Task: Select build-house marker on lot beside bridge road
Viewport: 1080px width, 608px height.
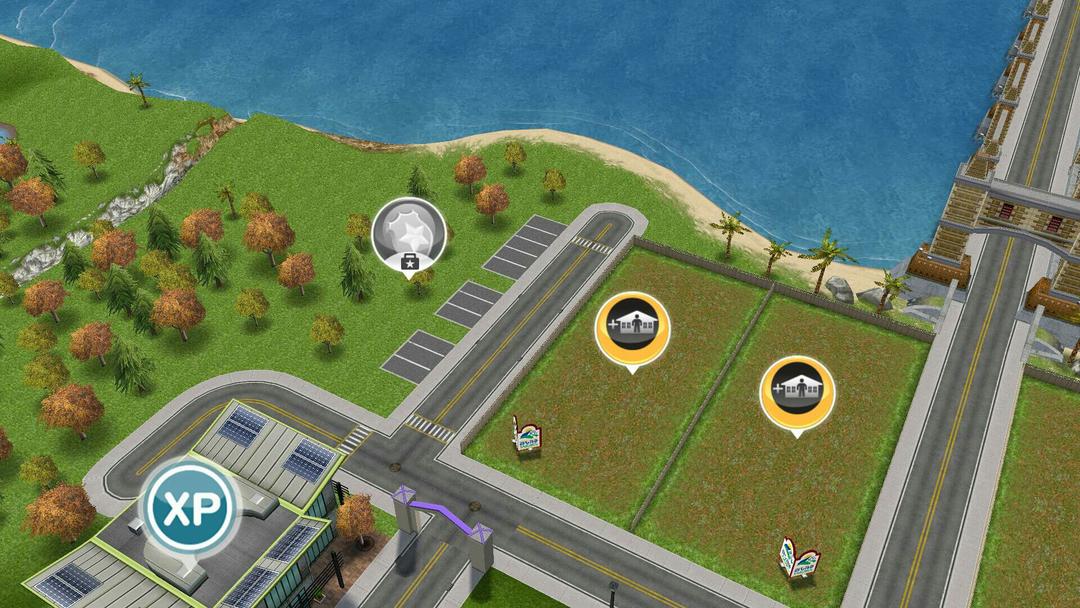Action: click(x=796, y=392)
